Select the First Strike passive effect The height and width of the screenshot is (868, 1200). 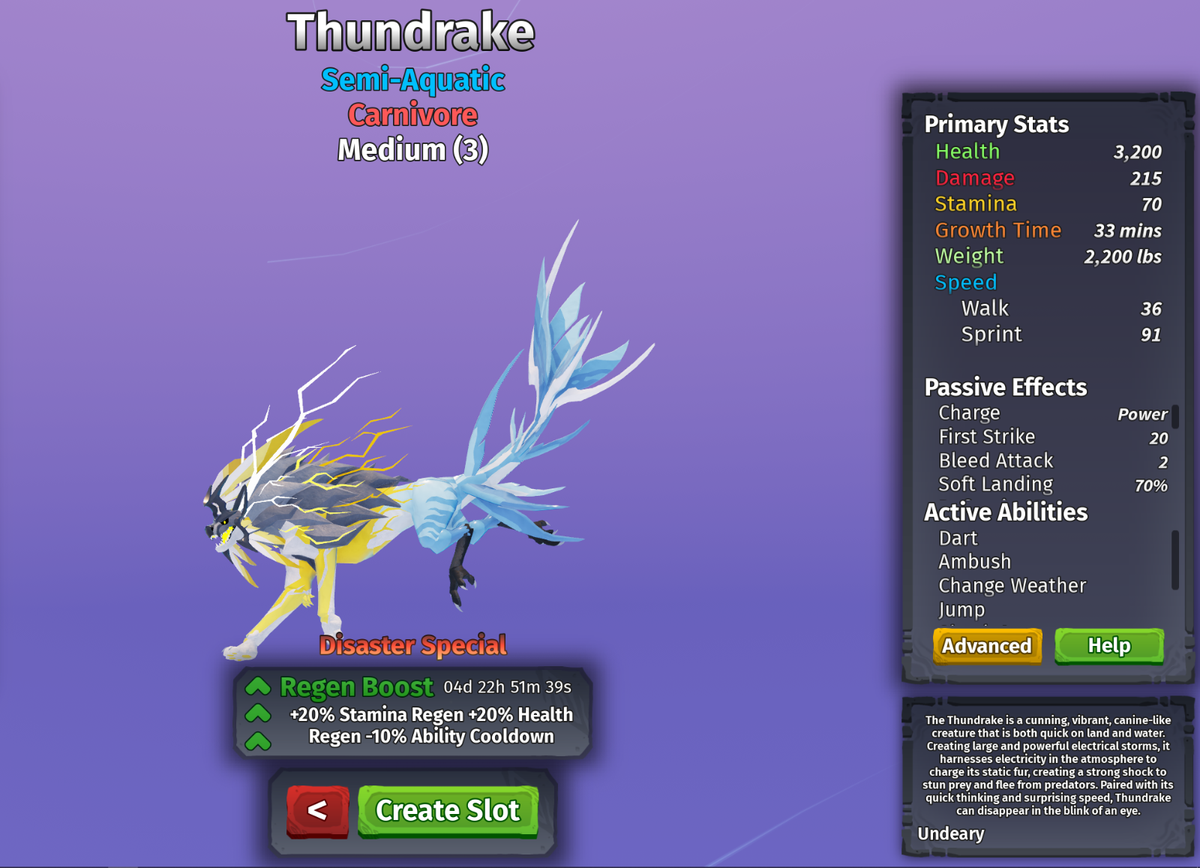[987, 437]
